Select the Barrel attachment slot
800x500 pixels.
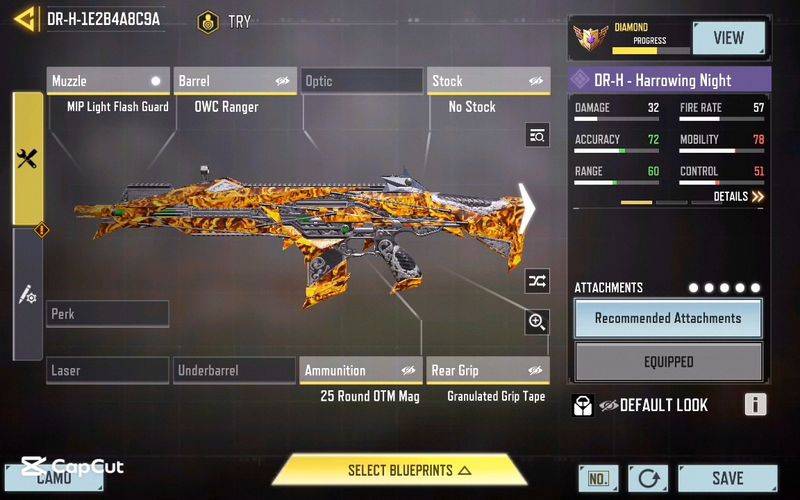tap(236, 81)
